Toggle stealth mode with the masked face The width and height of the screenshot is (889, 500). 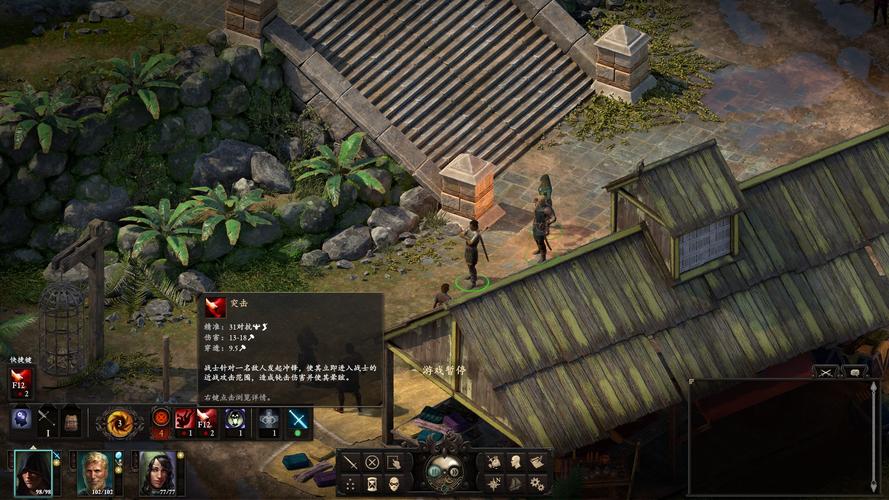pyautogui.click(x=394, y=483)
